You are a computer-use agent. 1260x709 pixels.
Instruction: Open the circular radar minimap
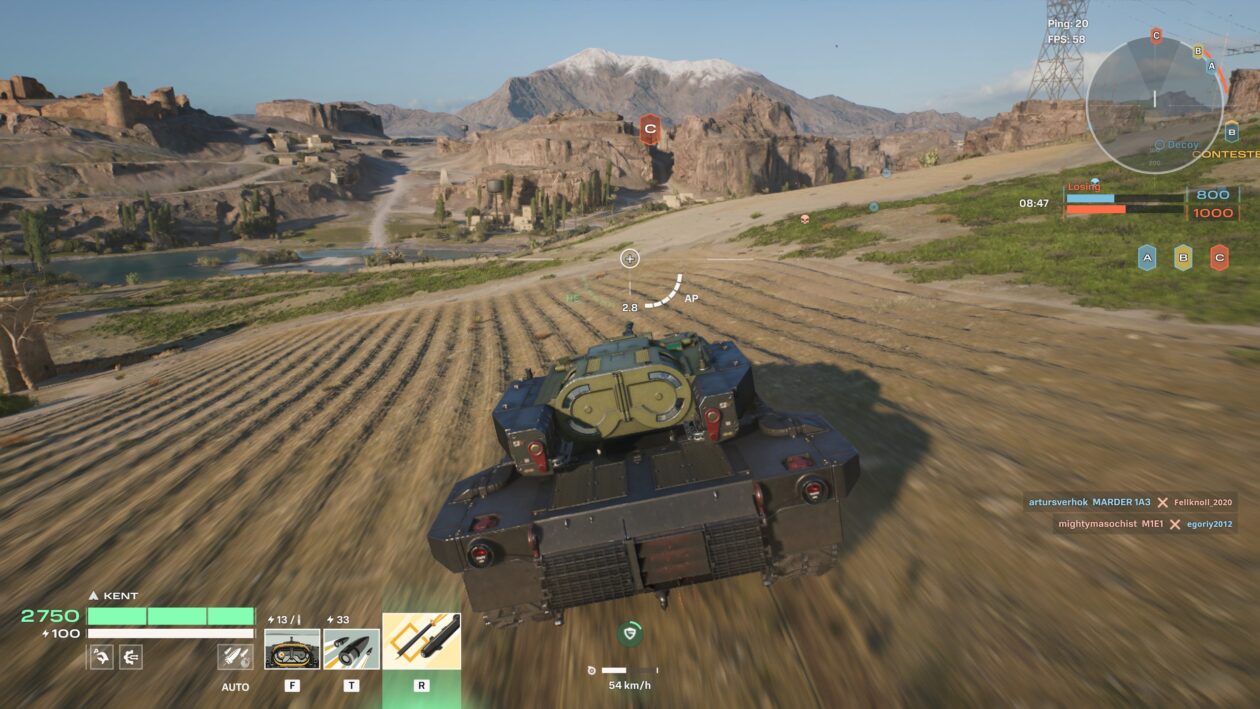[1154, 105]
